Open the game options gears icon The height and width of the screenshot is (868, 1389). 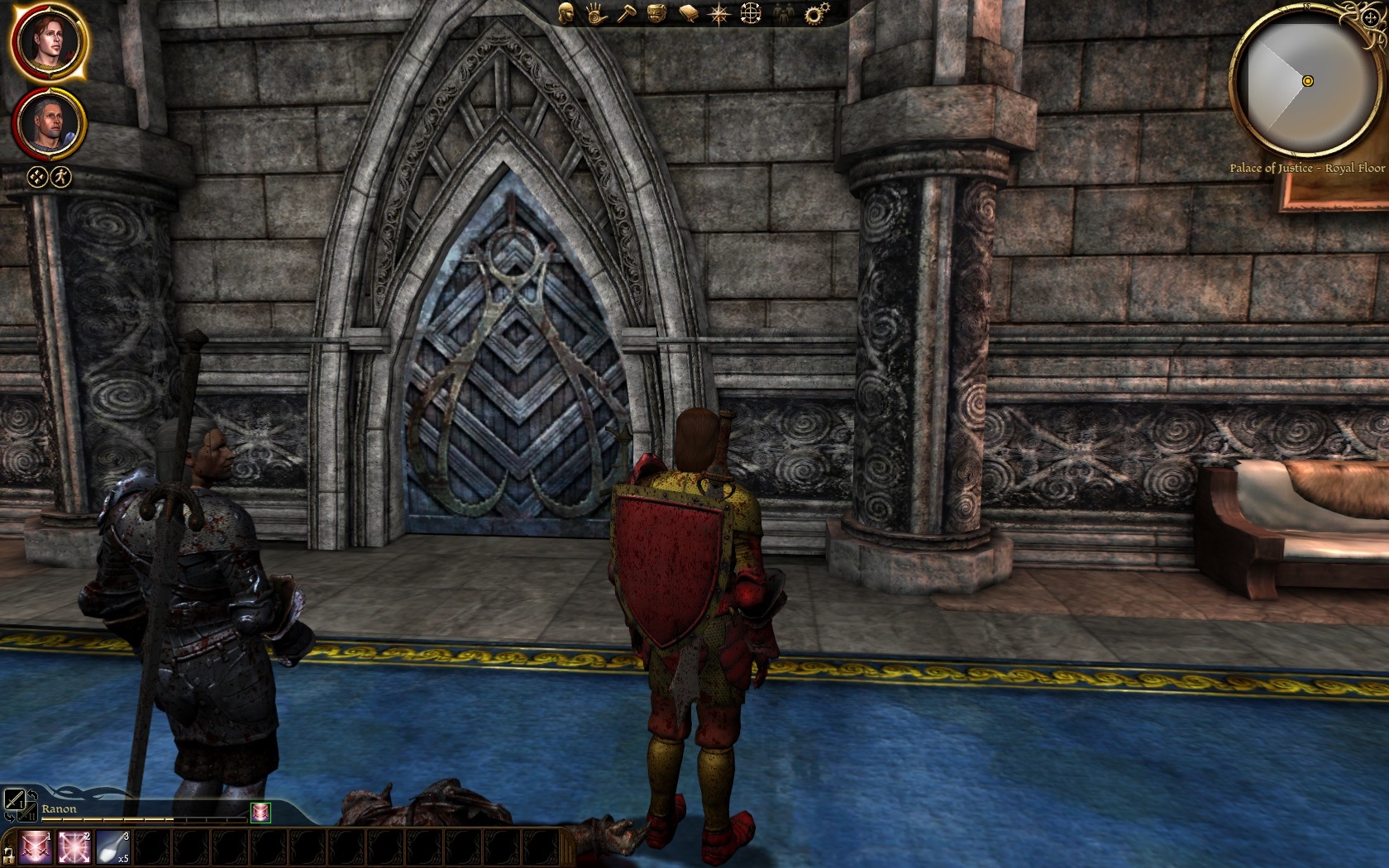coord(816,13)
